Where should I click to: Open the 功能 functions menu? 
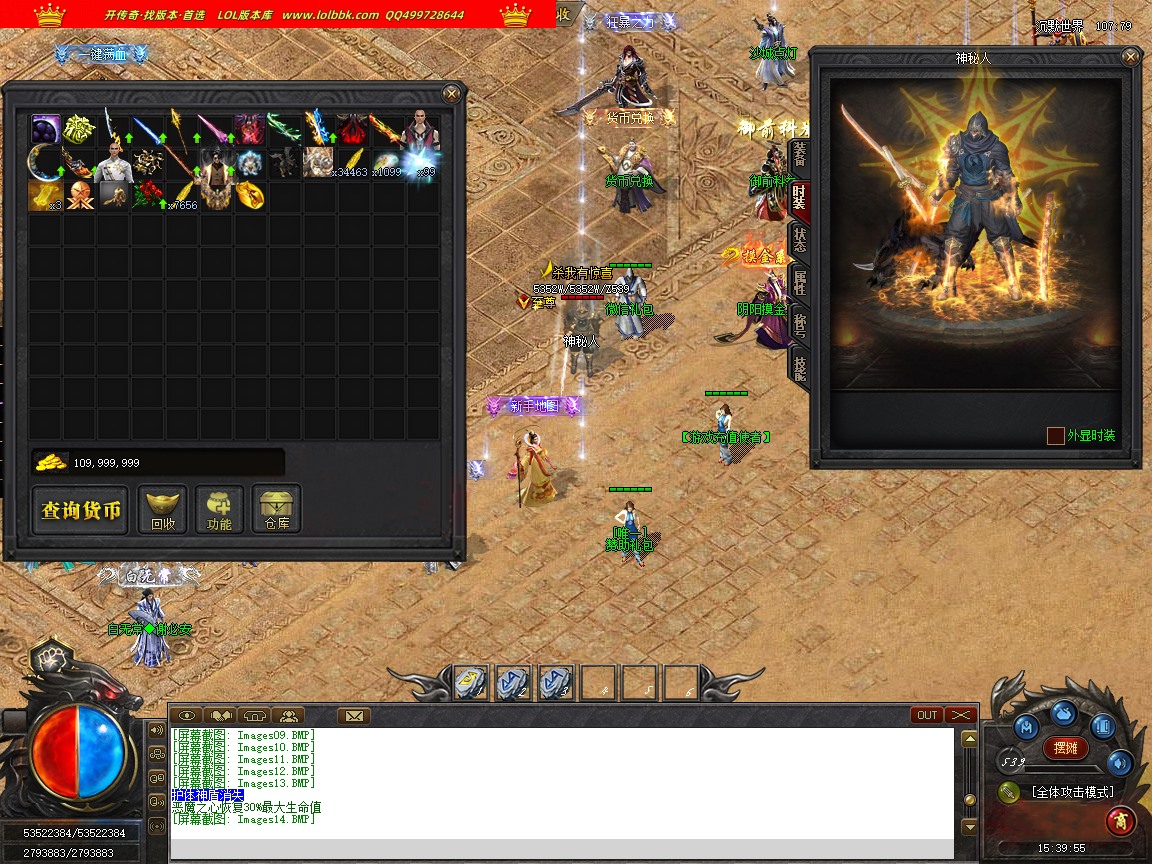click(219, 510)
